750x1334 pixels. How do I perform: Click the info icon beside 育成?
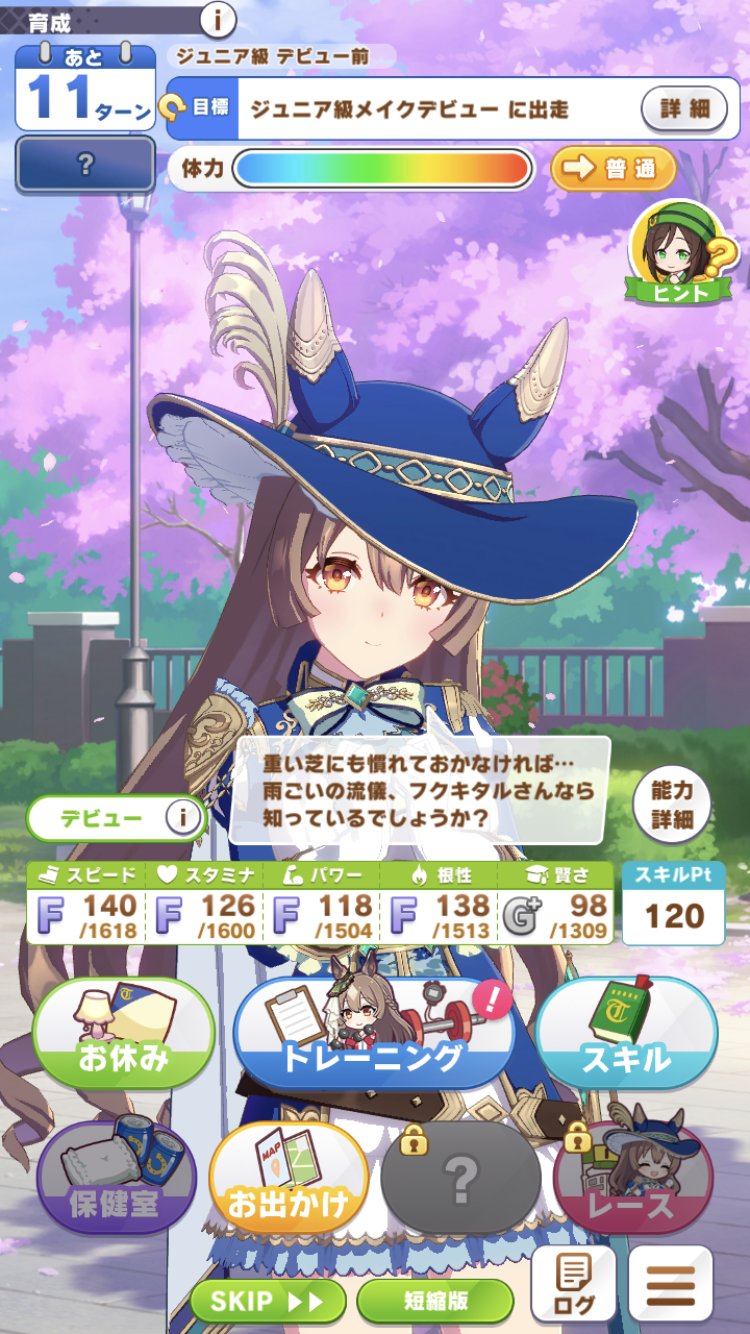[x=218, y=18]
